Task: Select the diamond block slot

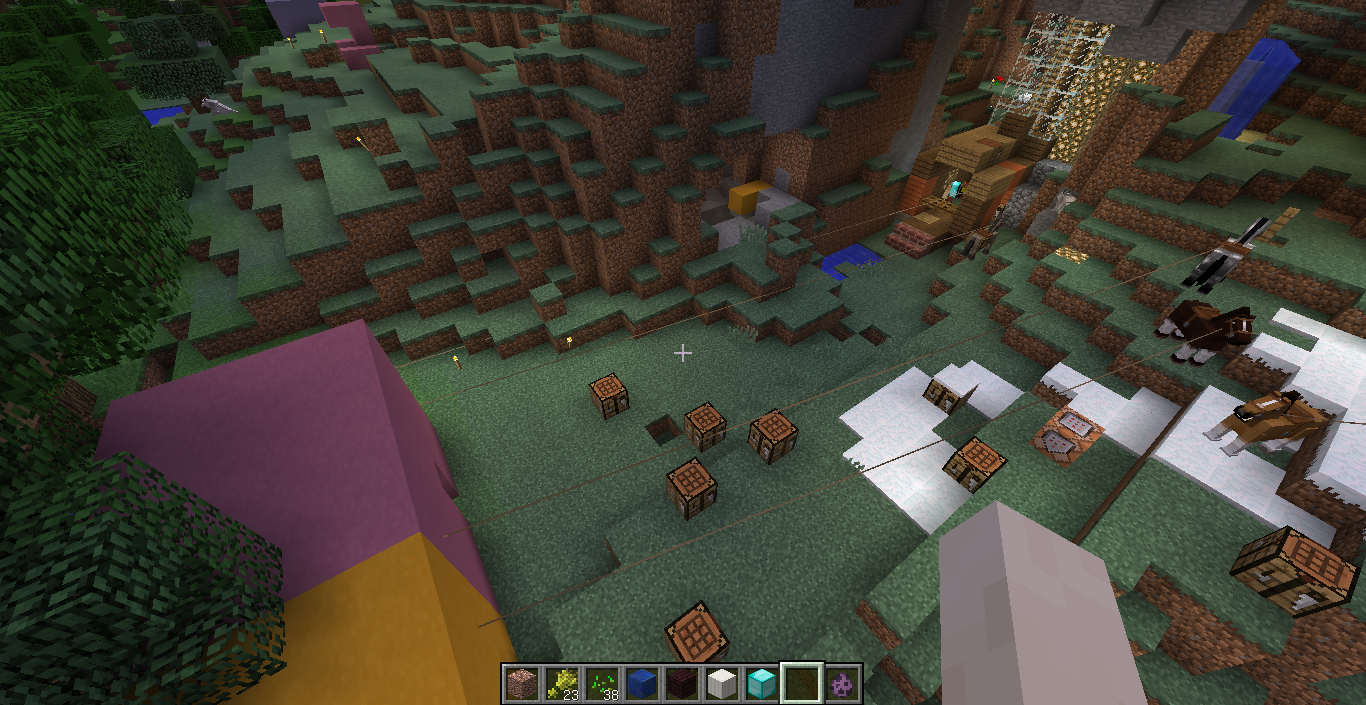Action: pos(761,684)
